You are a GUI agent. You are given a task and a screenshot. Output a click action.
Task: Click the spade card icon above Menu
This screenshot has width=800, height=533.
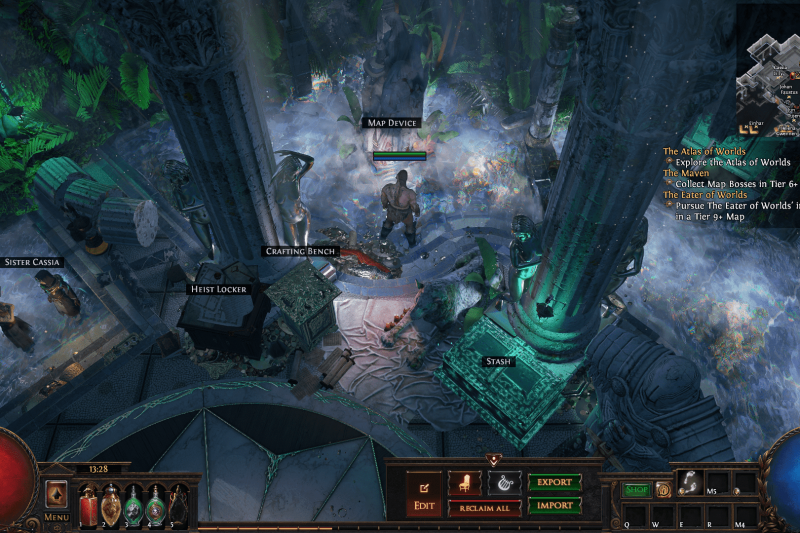click(x=56, y=494)
